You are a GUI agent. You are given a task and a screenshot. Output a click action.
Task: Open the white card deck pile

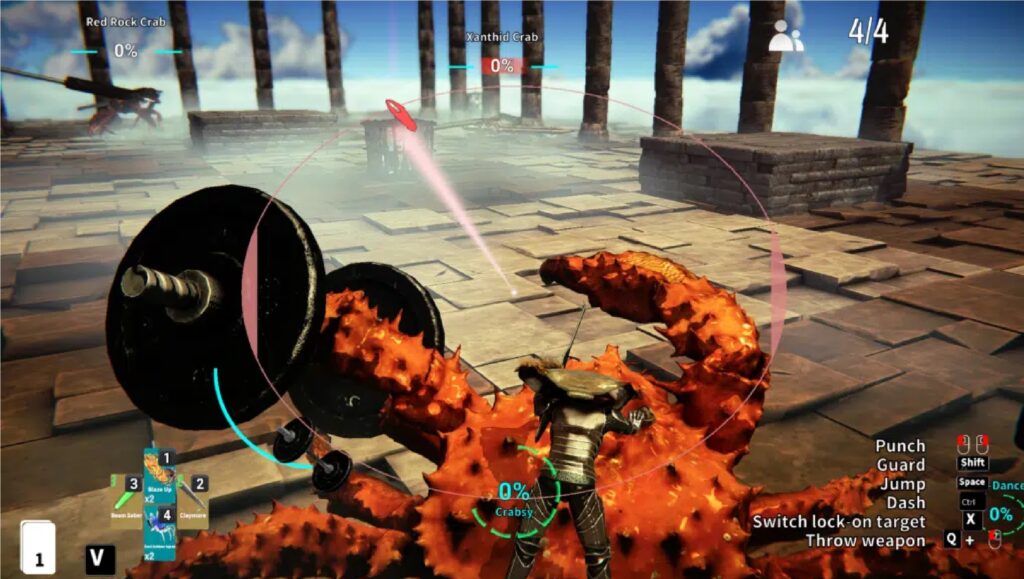38,548
